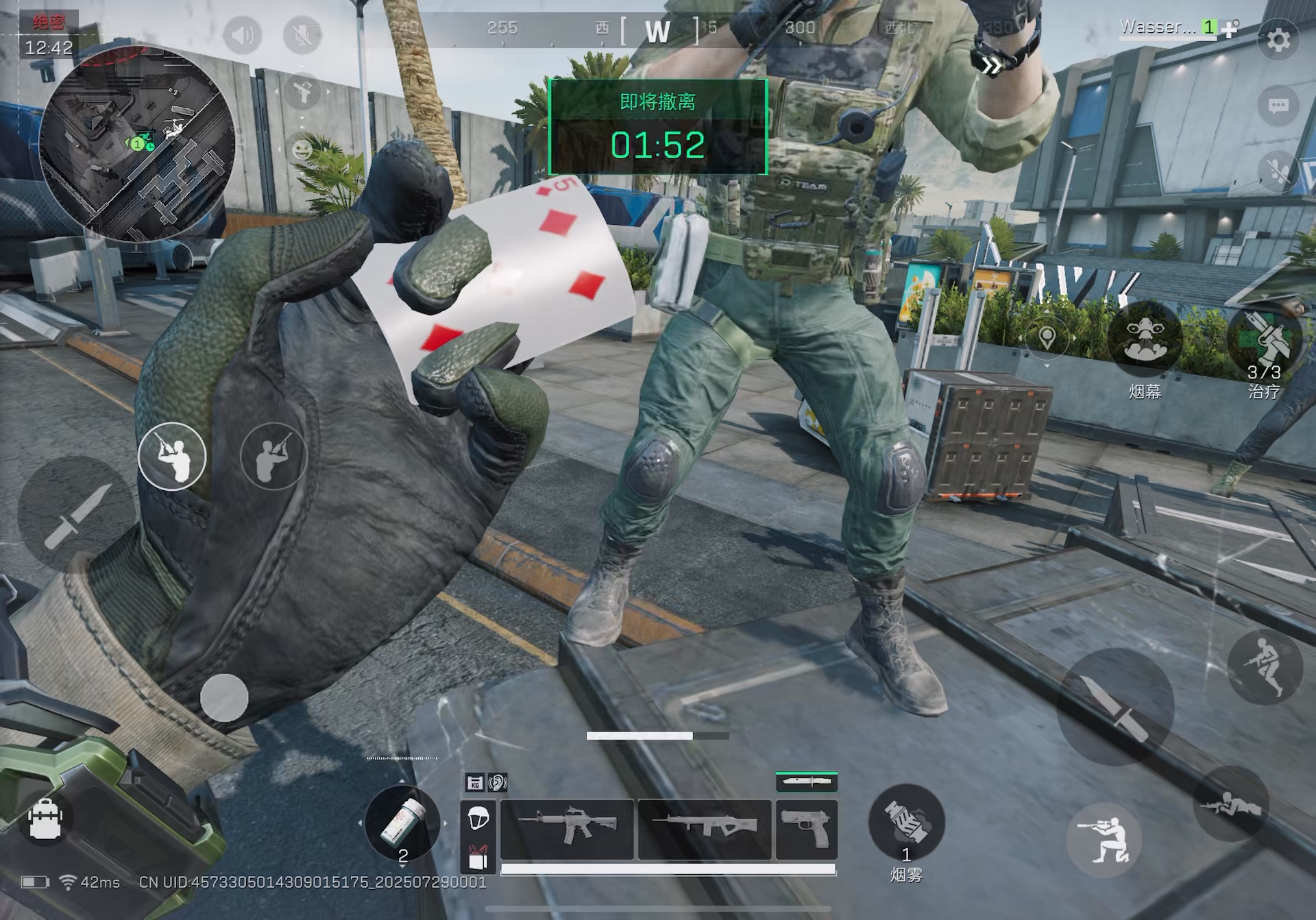Image resolution: width=1316 pixels, height=920 pixels.
Task: Tap the jump button
Action: [1265, 666]
